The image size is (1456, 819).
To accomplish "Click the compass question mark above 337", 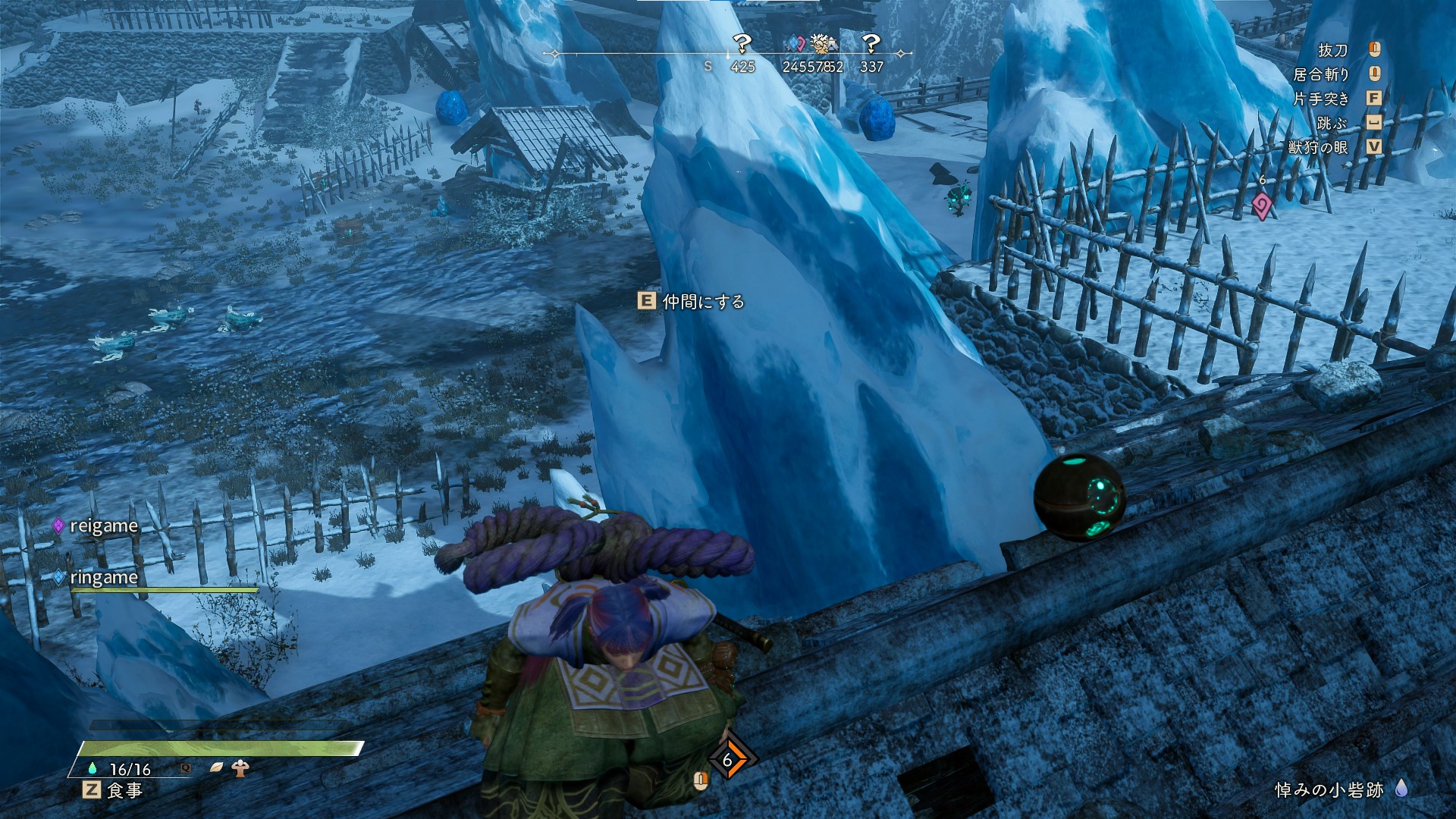I will coord(871,44).
